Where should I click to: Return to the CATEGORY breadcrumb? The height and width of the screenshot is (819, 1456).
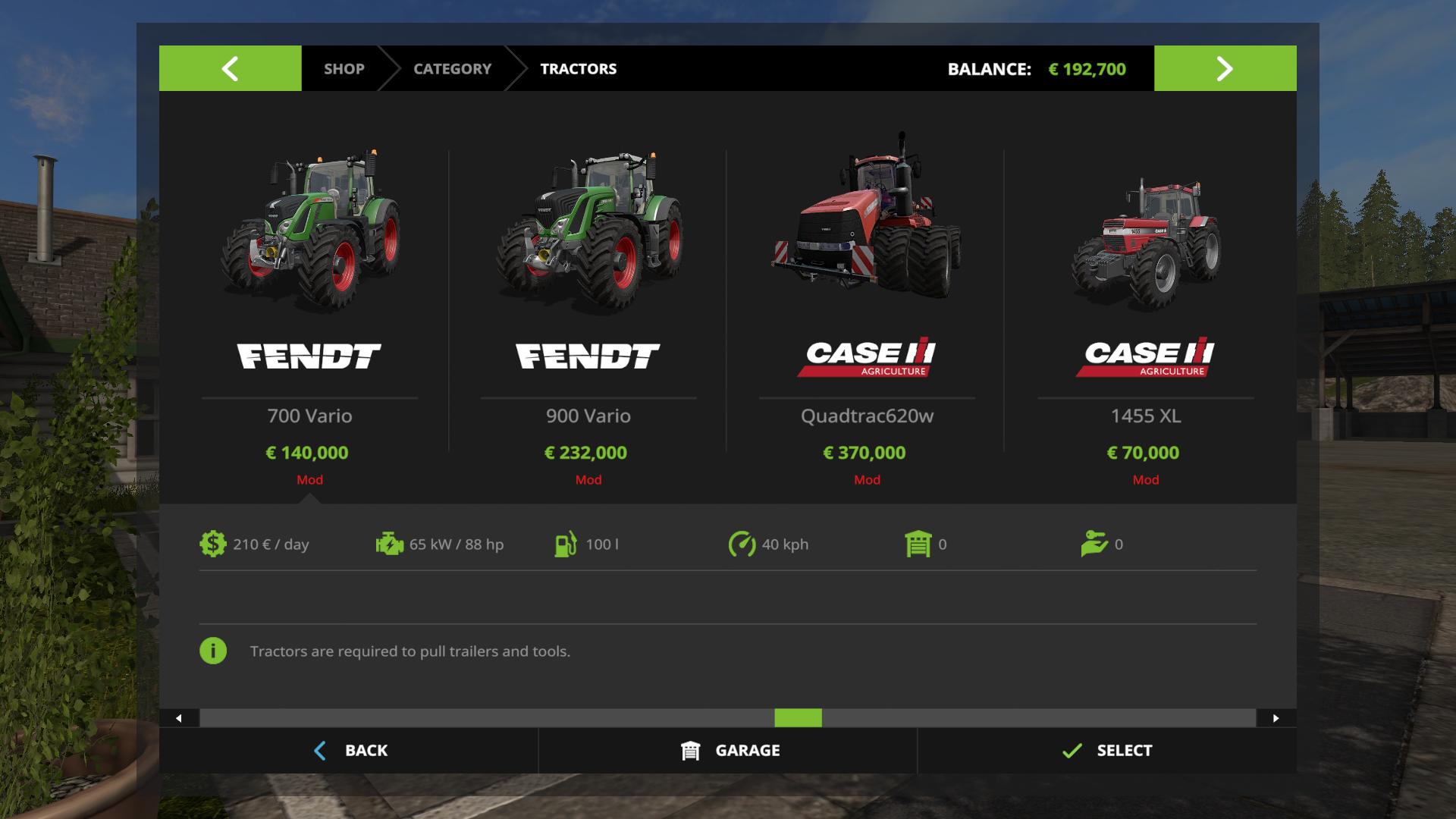tap(452, 68)
